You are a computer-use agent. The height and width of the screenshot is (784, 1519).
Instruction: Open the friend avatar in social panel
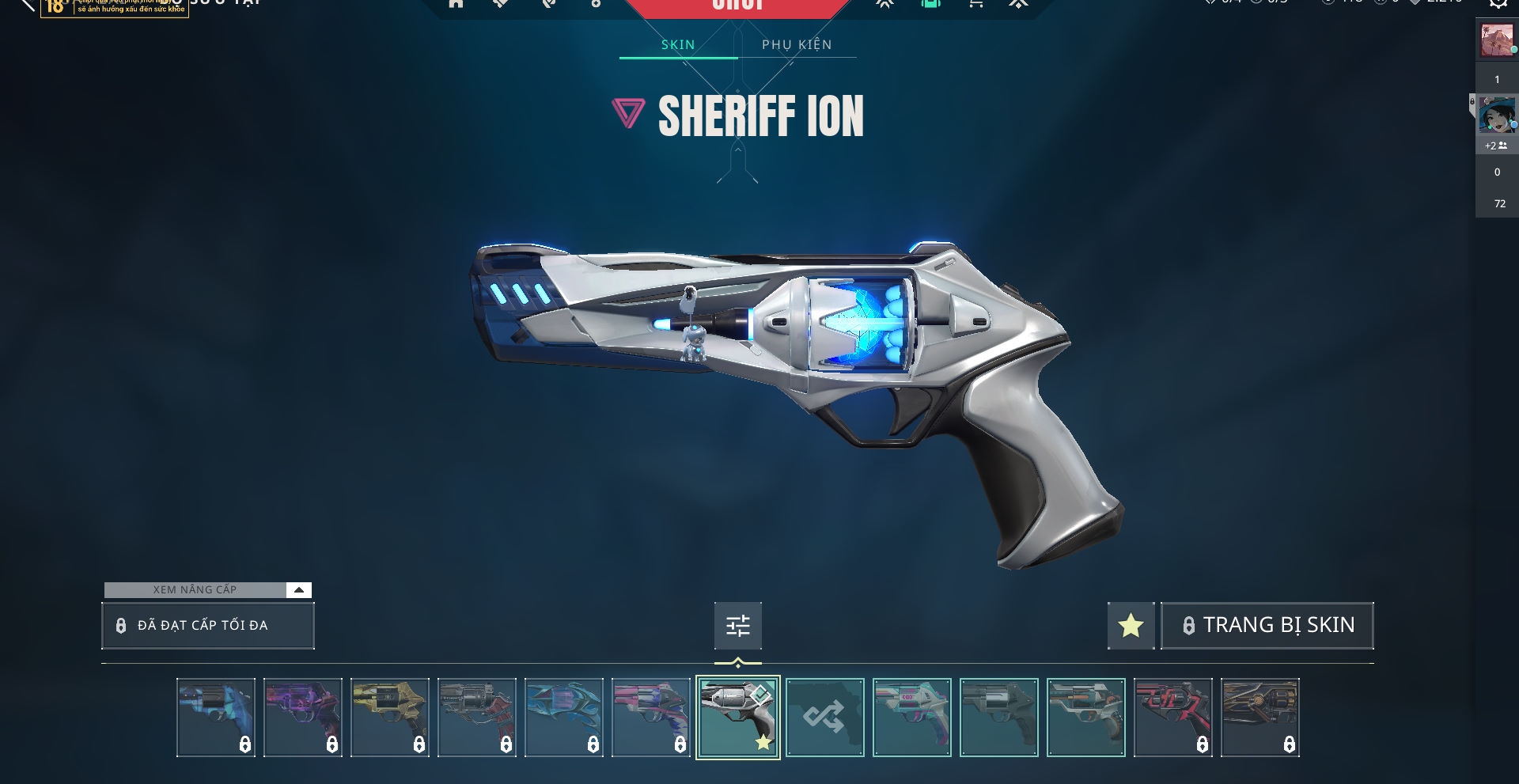click(x=1497, y=116)
